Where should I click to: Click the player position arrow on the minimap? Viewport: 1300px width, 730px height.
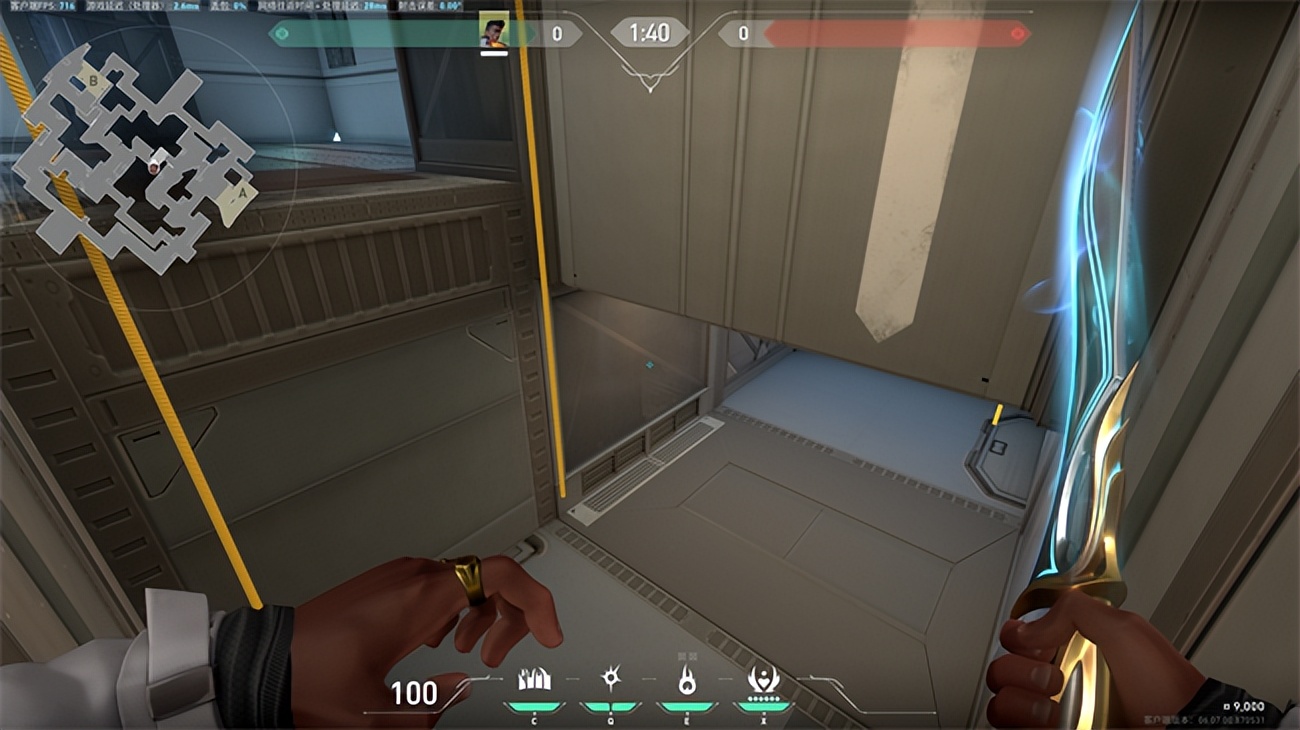152,168
